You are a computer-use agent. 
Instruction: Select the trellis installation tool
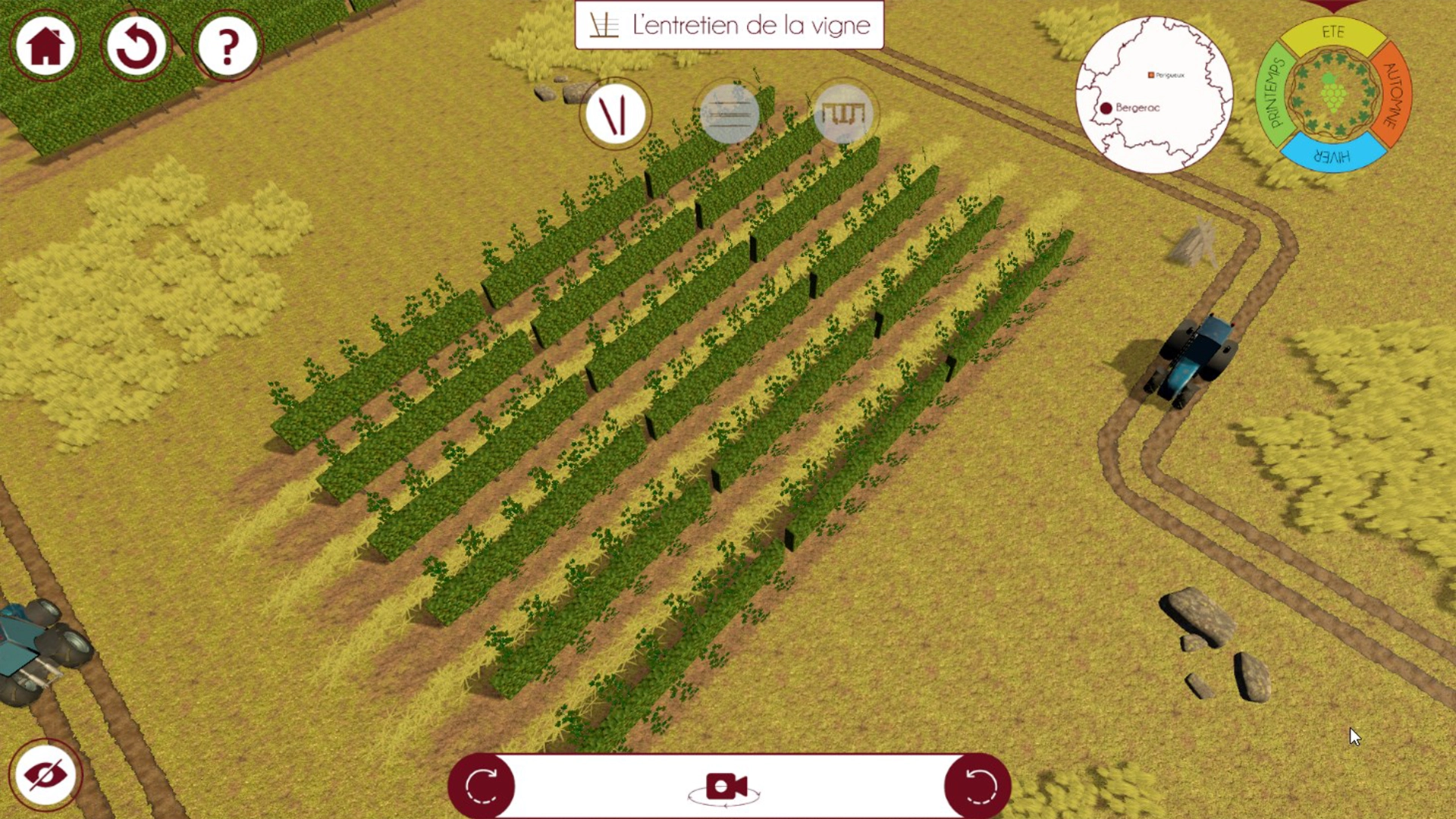[x=844, y=114]
